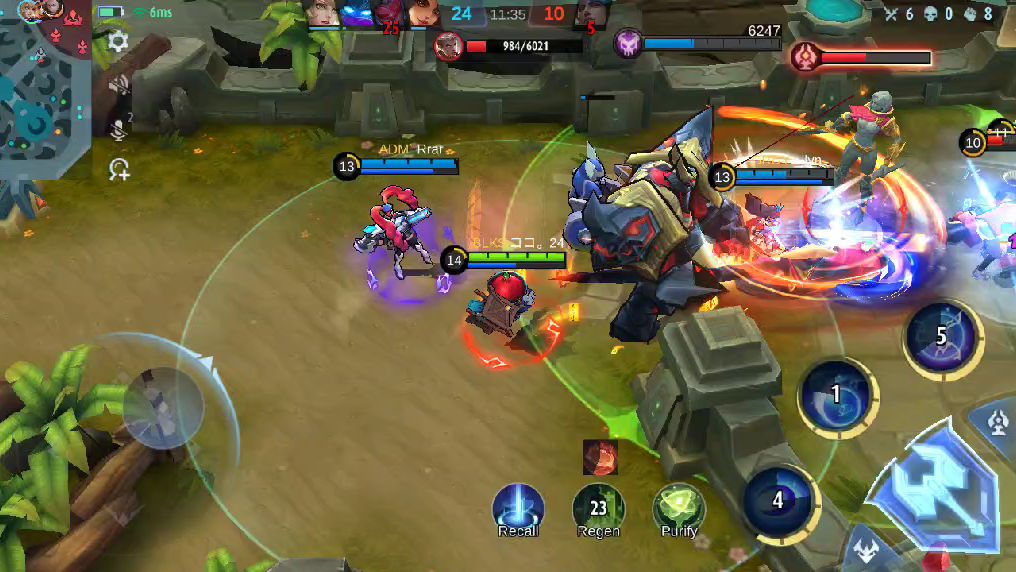Screen dimensions: 1016x572
Task: Toggle the muted speaker icon
Action: pos(118,85)
